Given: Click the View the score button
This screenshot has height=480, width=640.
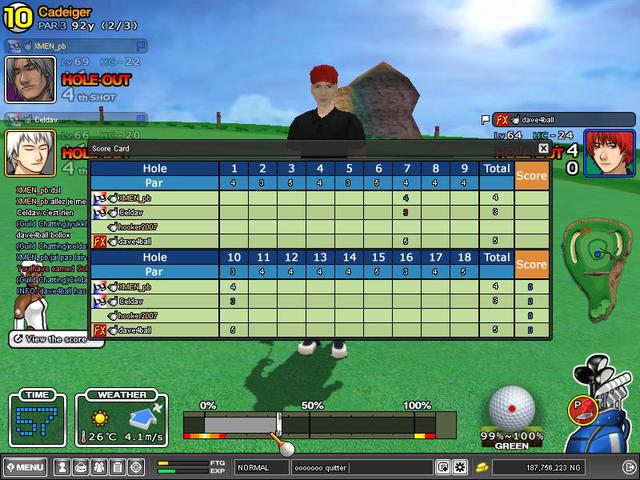Looking at the screenshot, I should pyautogui.click(x=55, y=339).
